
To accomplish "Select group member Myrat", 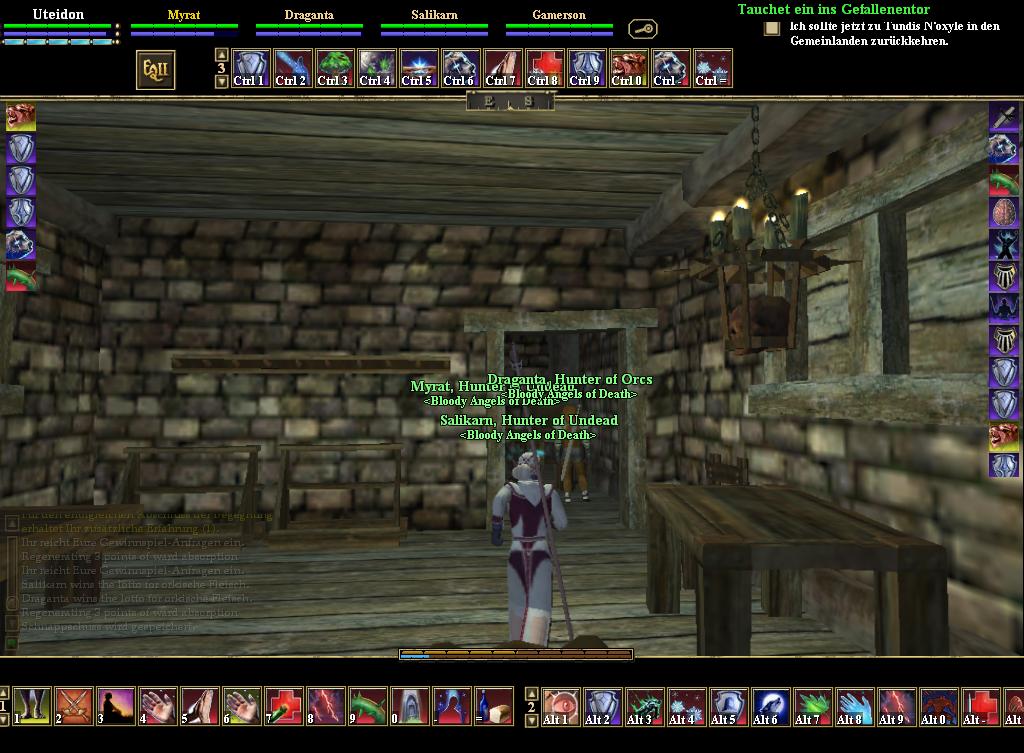I will (184, 15).
